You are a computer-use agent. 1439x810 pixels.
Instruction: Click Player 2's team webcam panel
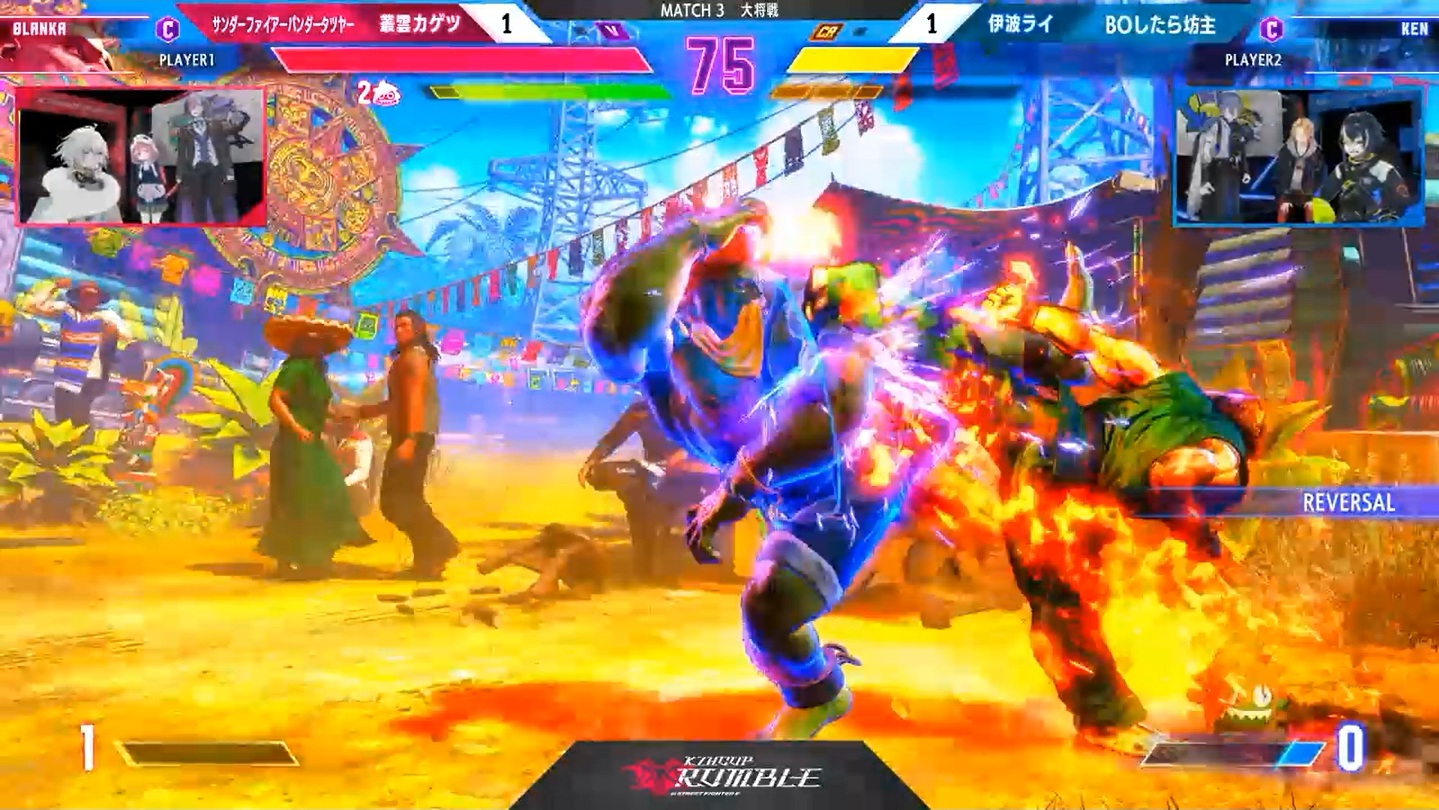[x=1298, y=157]
